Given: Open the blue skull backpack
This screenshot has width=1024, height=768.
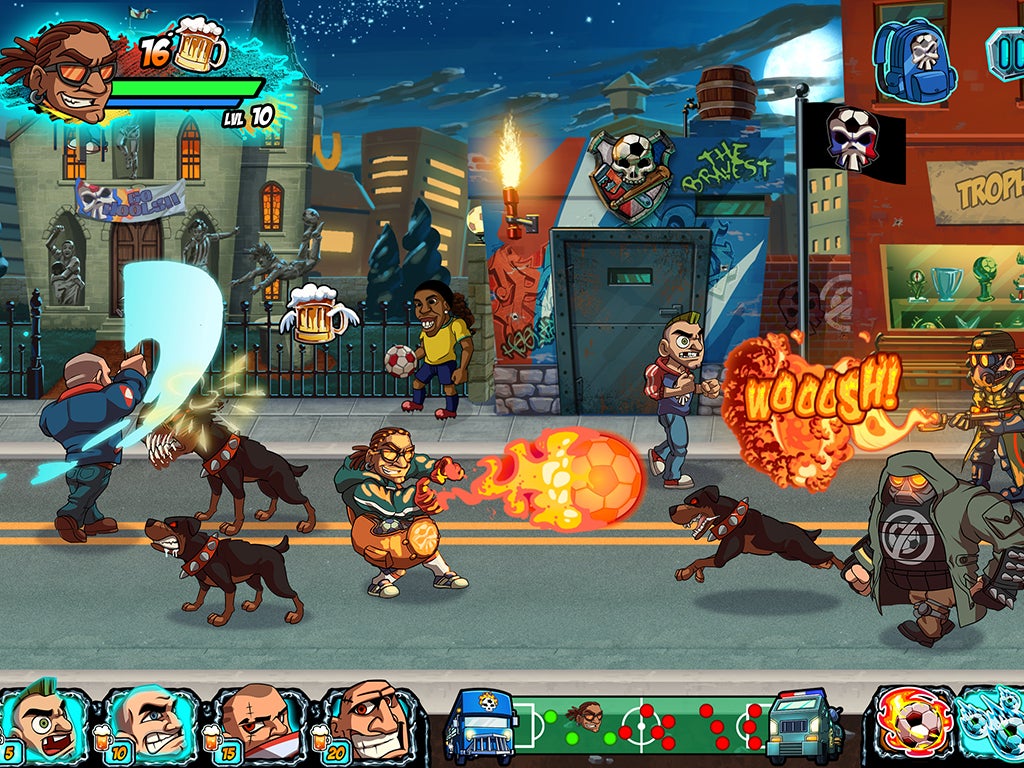Looking at the screenshot, I should pyautogui.click(x=914, y=58).
